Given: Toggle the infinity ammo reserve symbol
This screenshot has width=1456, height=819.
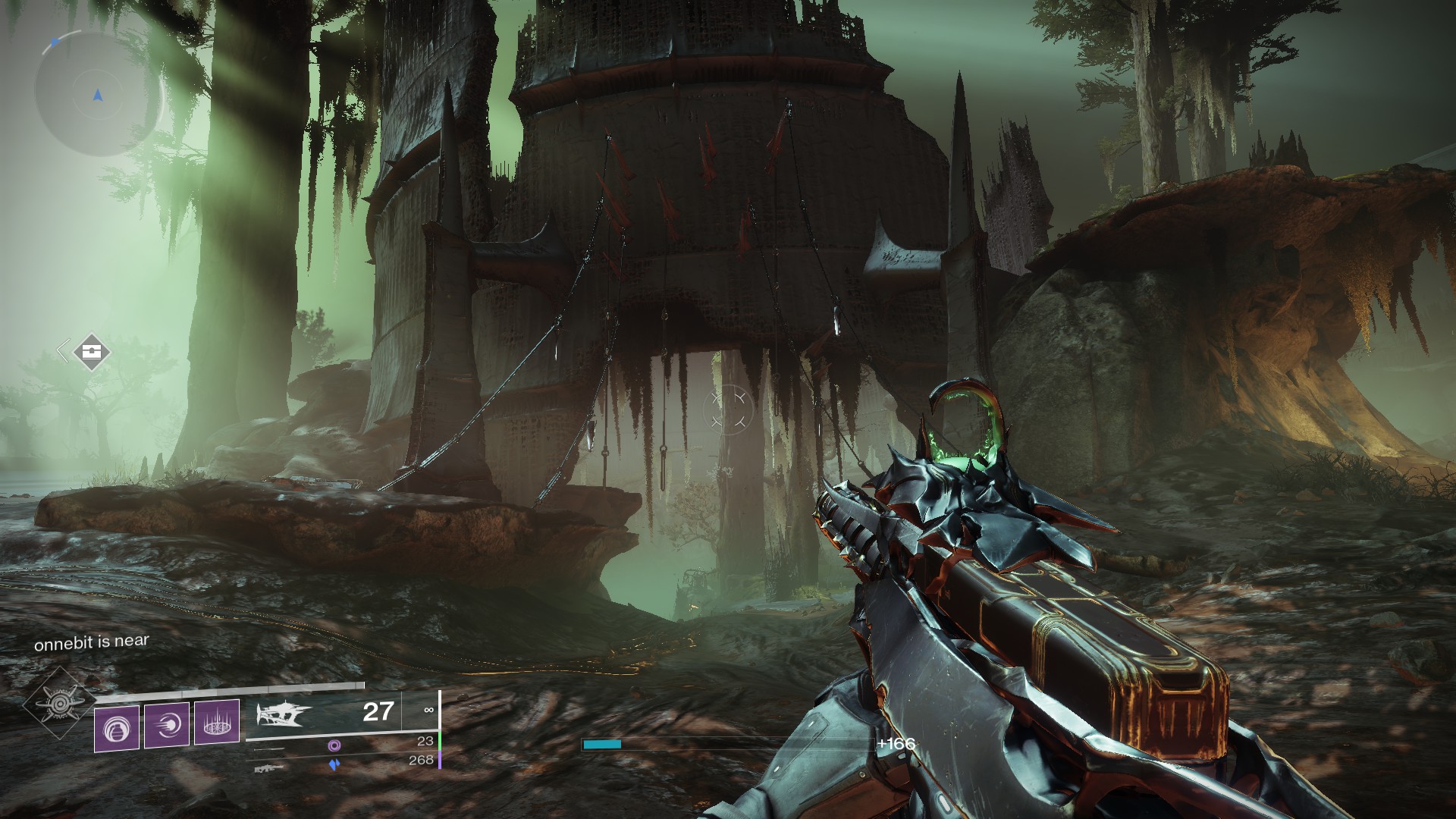Looking at the screenshot, I should pyautogui.click(x=430, y=710).
